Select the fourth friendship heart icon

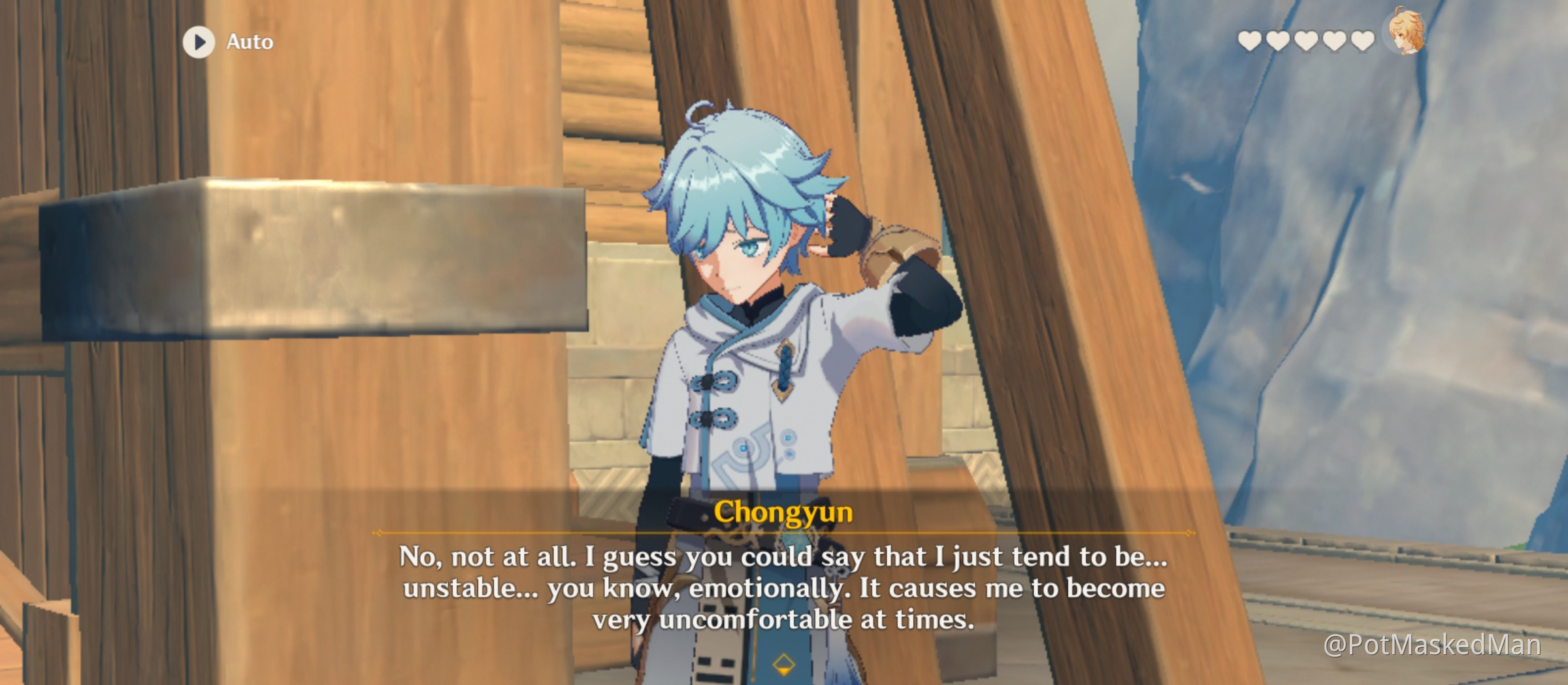pyautogui.click(x=1335, y=39)
